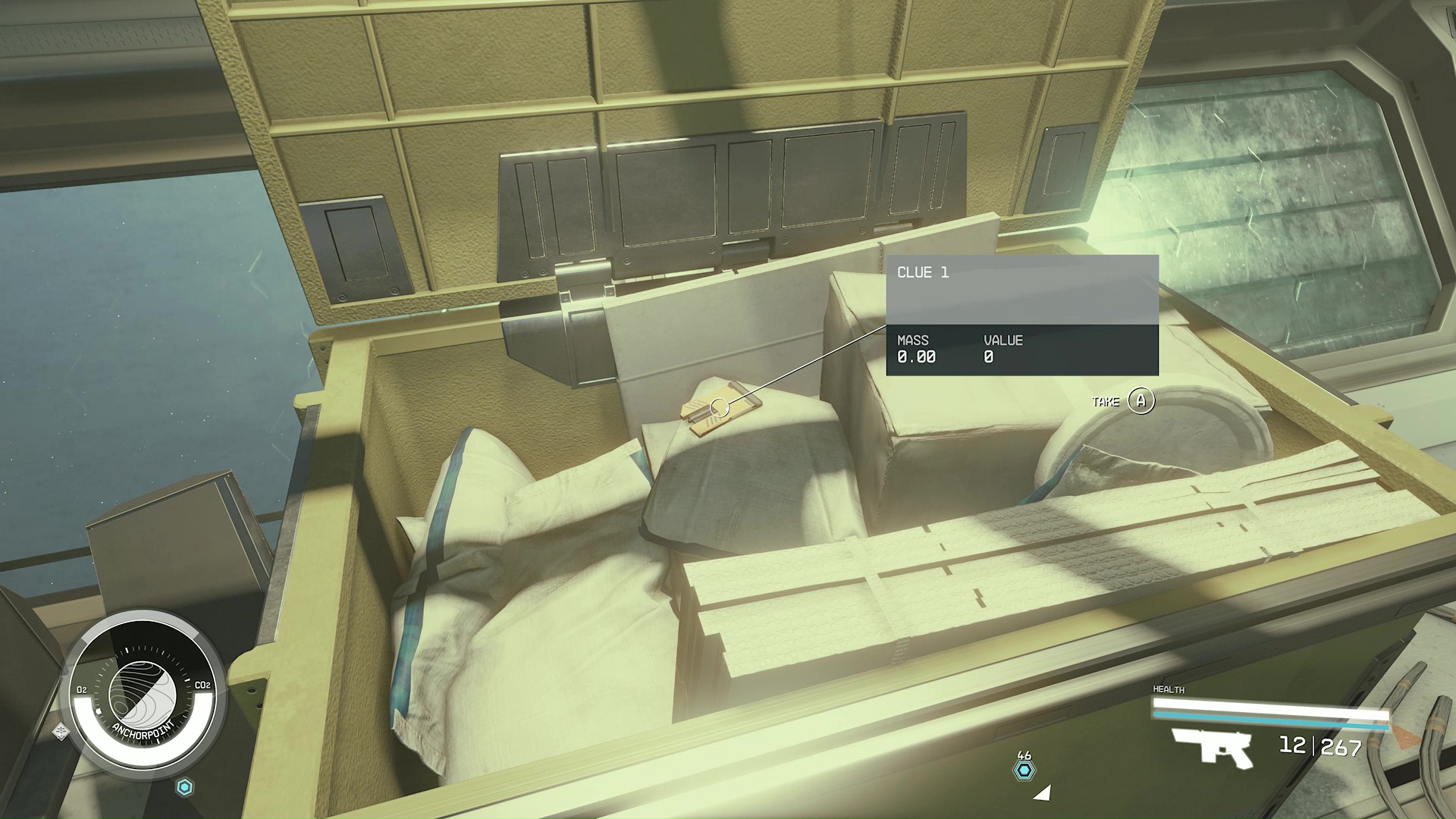The width and height of the screenshot is (1456, 819).
Task: Click the A button prompt icon
Action: 1141,401
